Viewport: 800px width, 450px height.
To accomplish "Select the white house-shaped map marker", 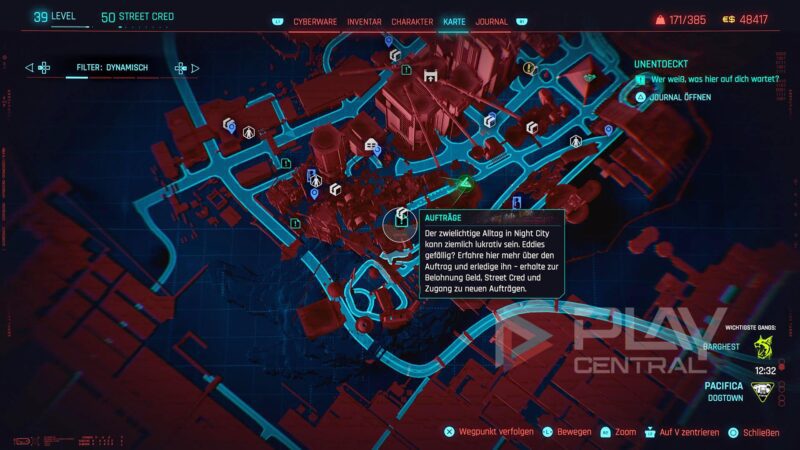I will [x=371, y=145].
